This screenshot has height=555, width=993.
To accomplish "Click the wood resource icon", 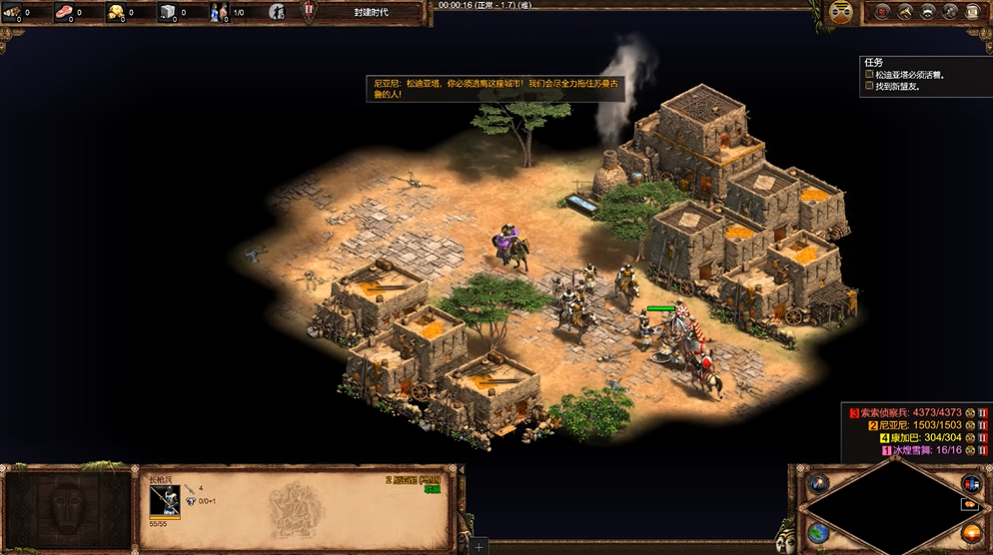I will tap(13, 12).
